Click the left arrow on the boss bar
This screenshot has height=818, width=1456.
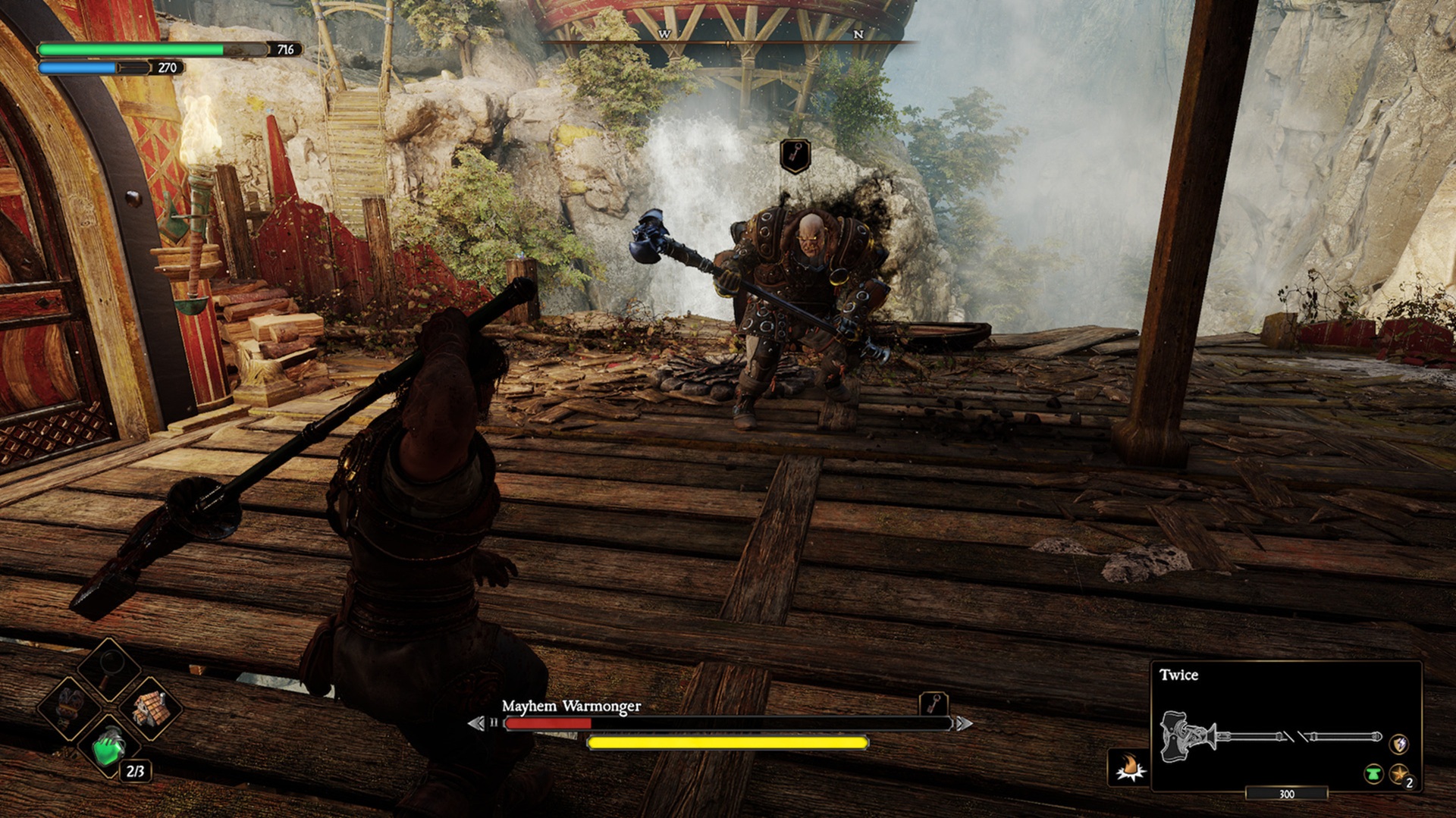pos(476,723)
